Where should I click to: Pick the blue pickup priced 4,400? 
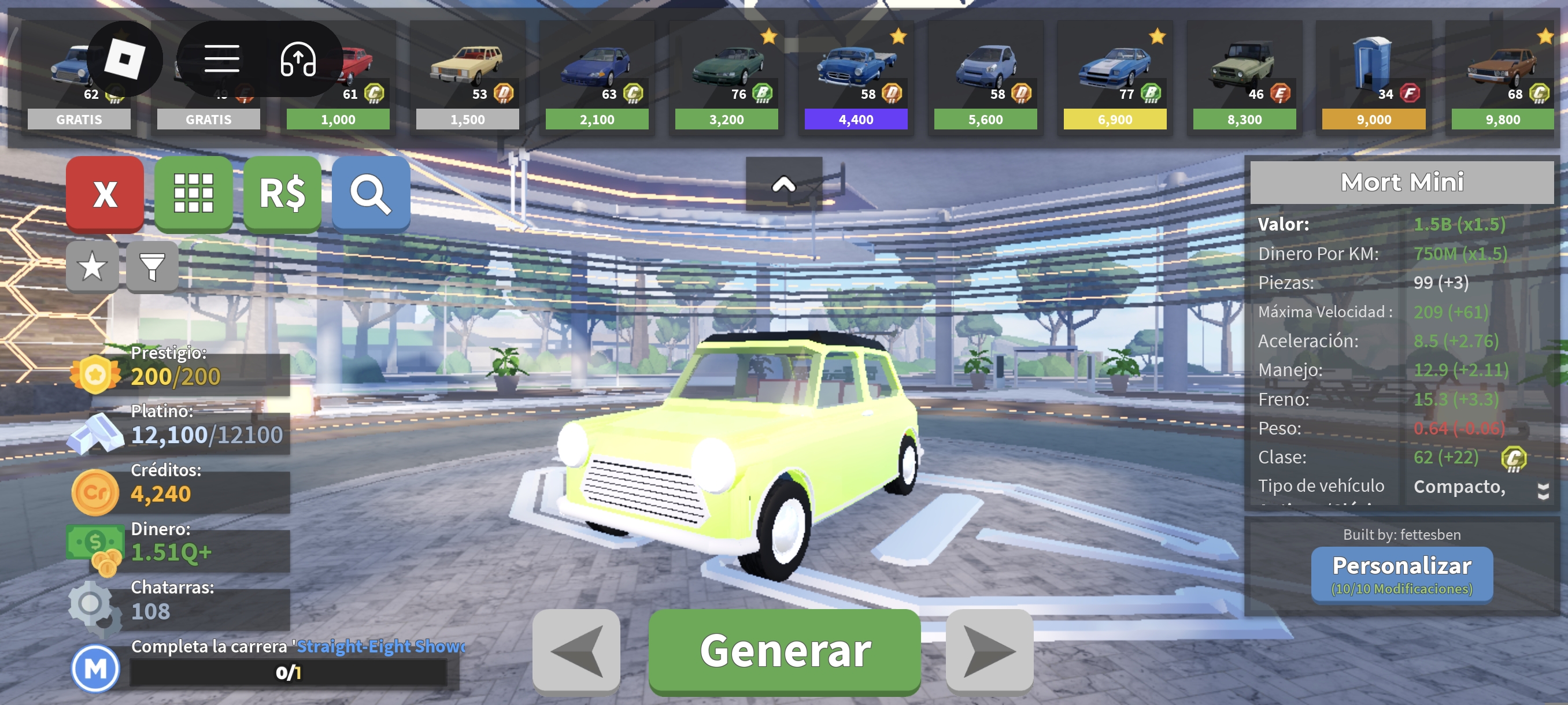click(856, 76)
